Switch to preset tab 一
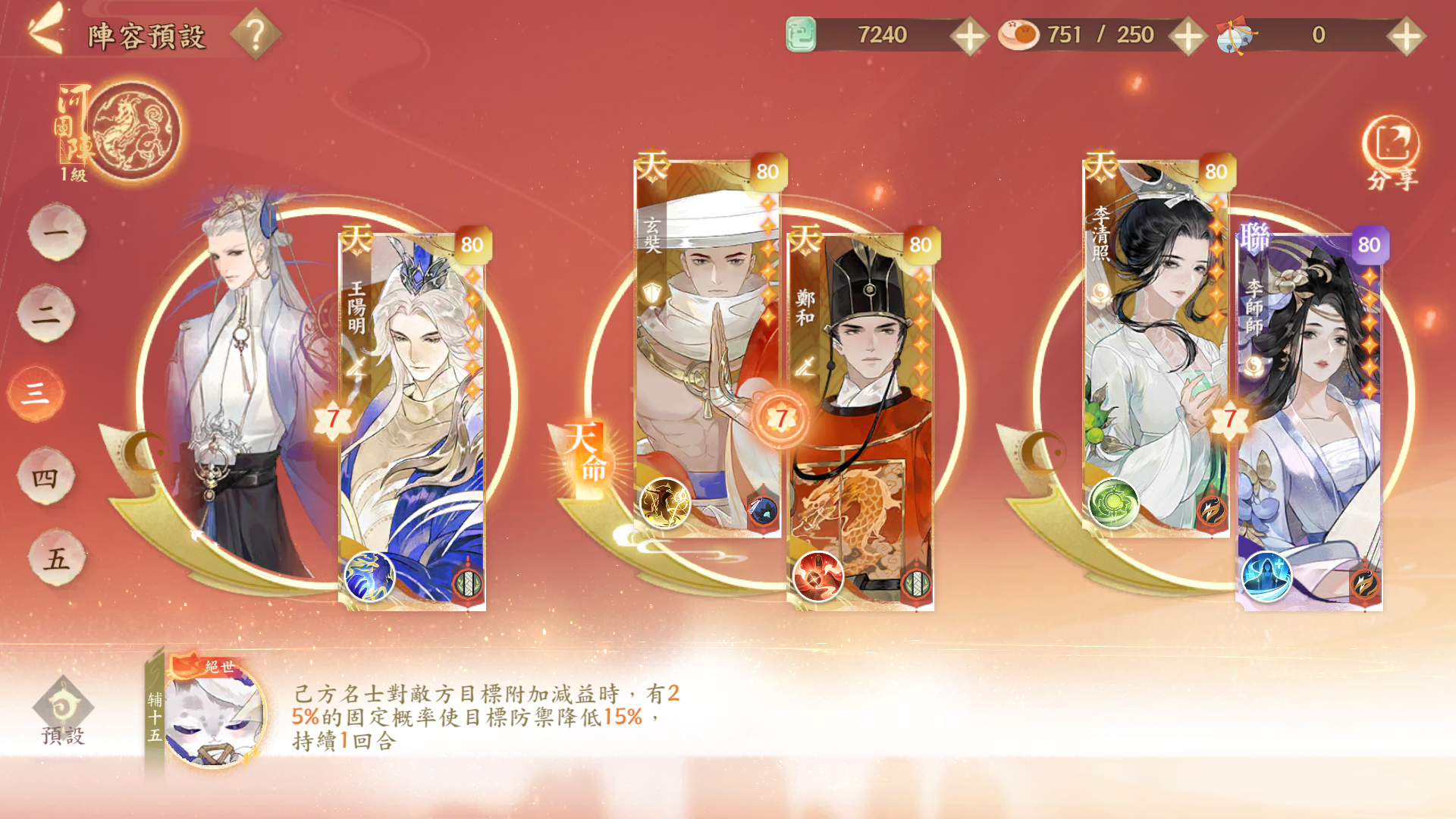1456x819 pixels. (56, 231)
